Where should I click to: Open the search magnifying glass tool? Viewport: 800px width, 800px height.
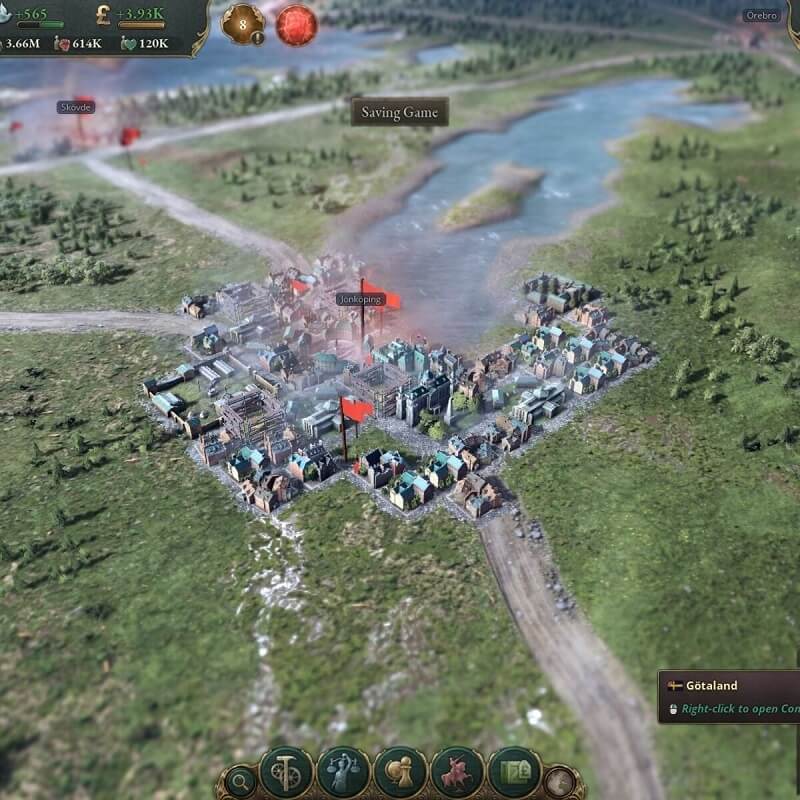click(x=240, y=780)
